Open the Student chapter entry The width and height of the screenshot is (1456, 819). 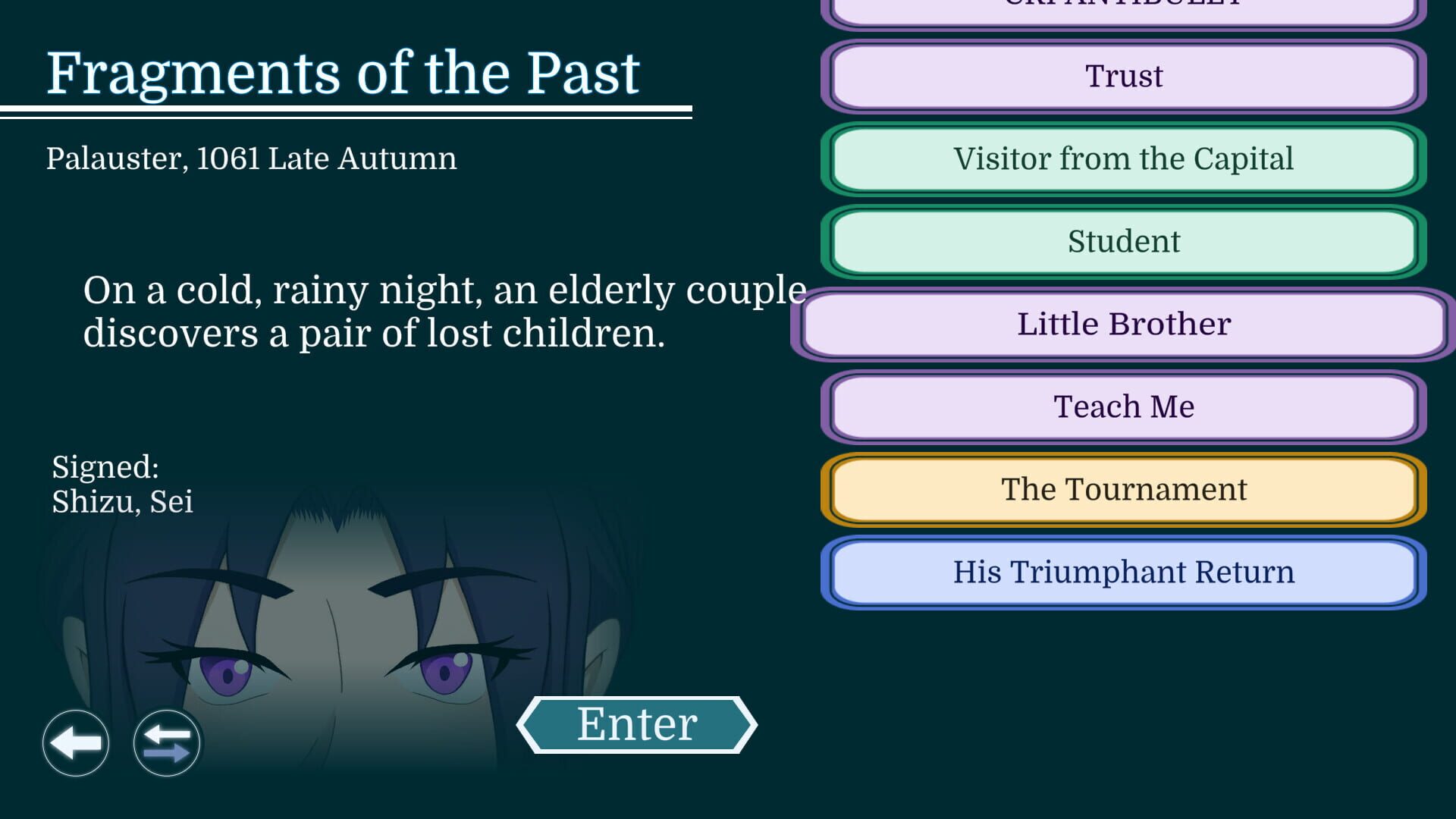[x=1125, y=241]
